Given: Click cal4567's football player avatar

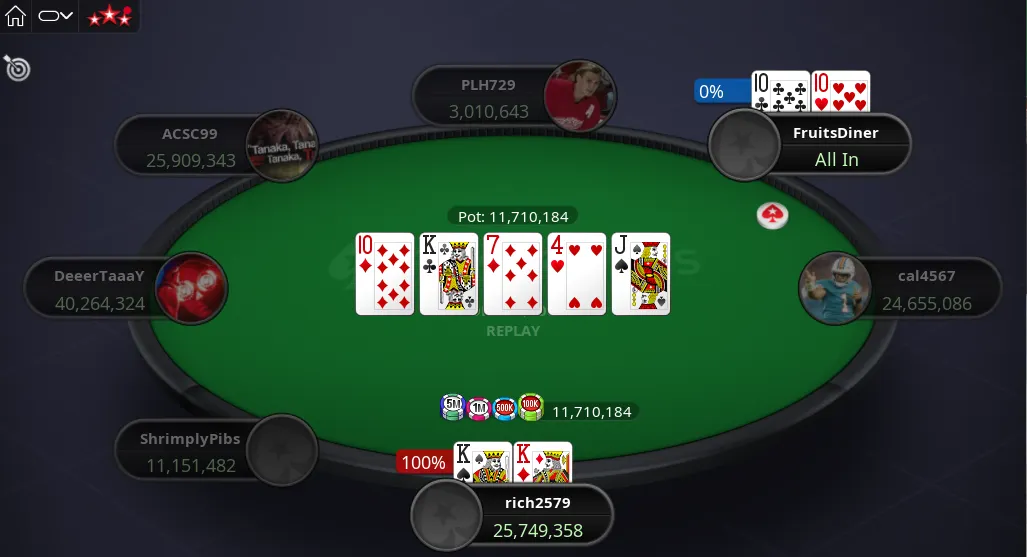Looking at the screenshot, I should tap(833, 289).
